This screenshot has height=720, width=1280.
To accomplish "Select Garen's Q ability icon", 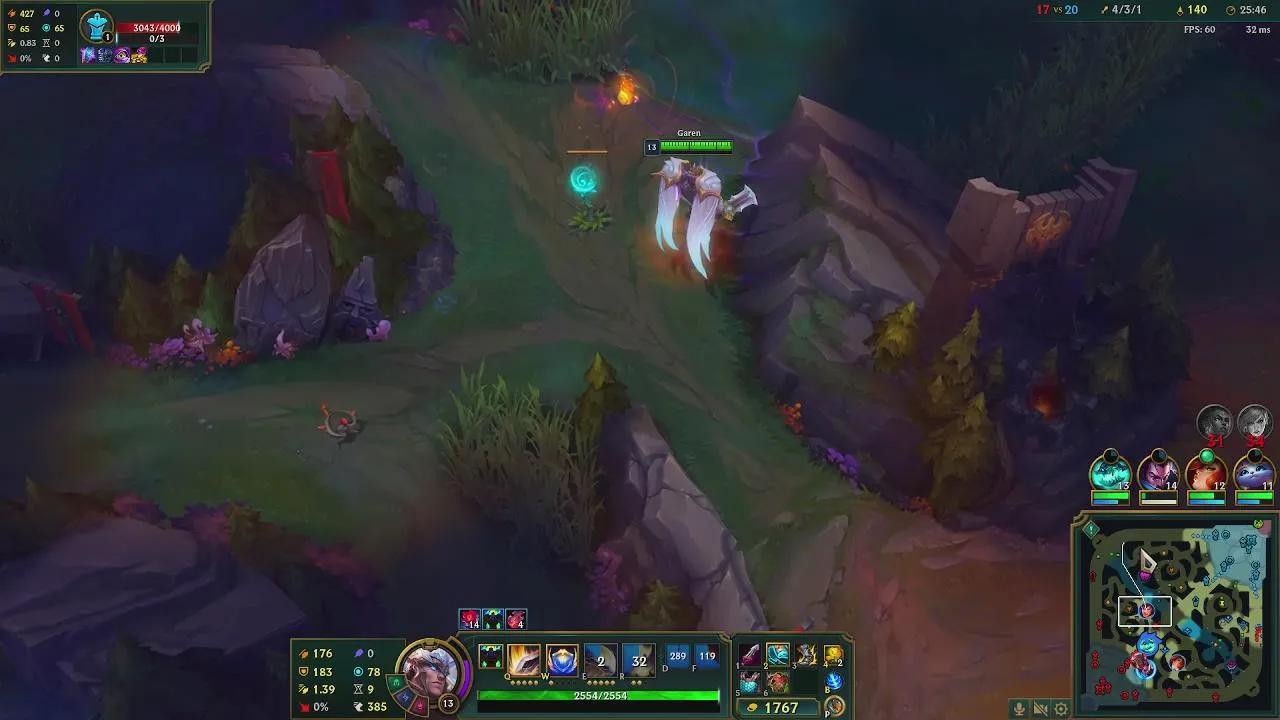I will (522, 657).
